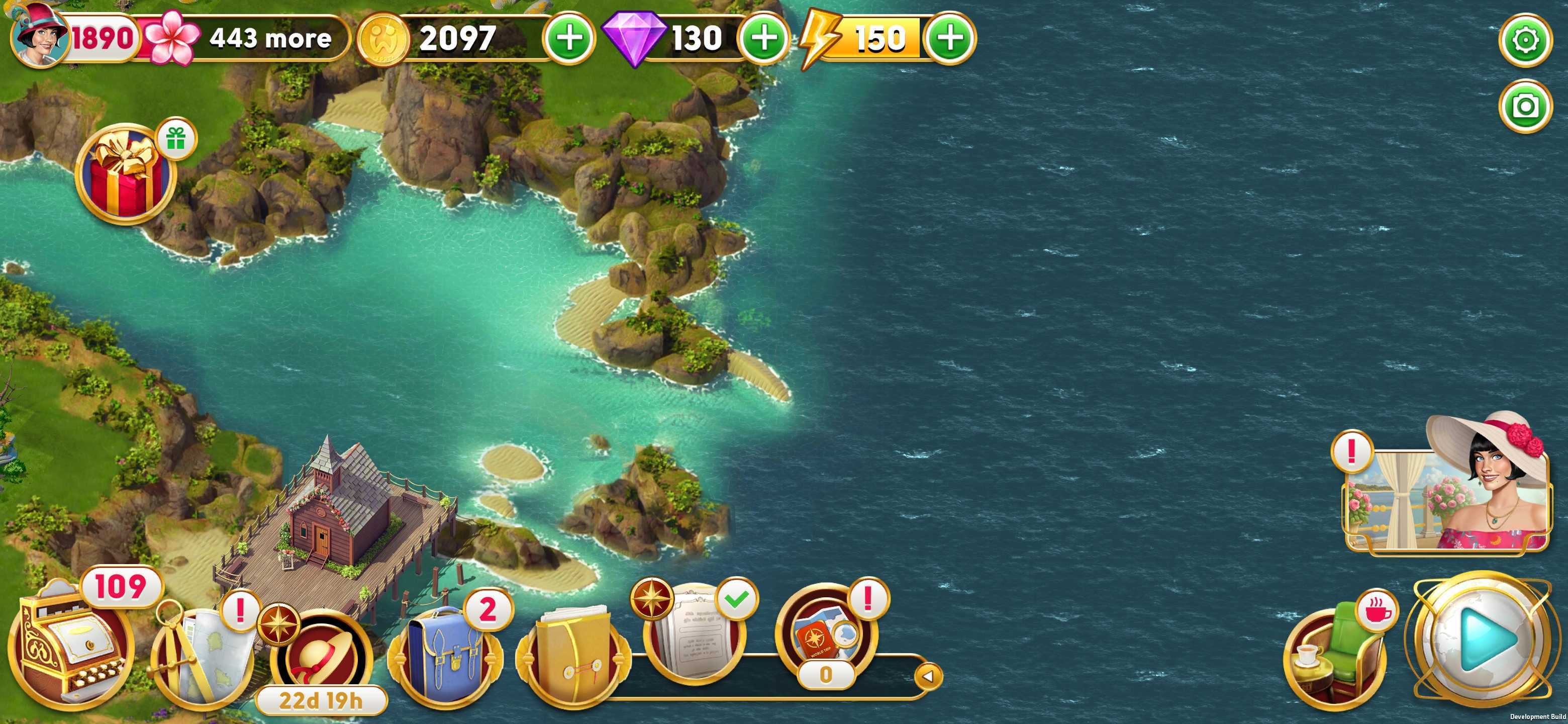Image resolution: width=1568 pixels, height=724 pixels.
Task: Check the pink flower progress bar
Action: 243,38
